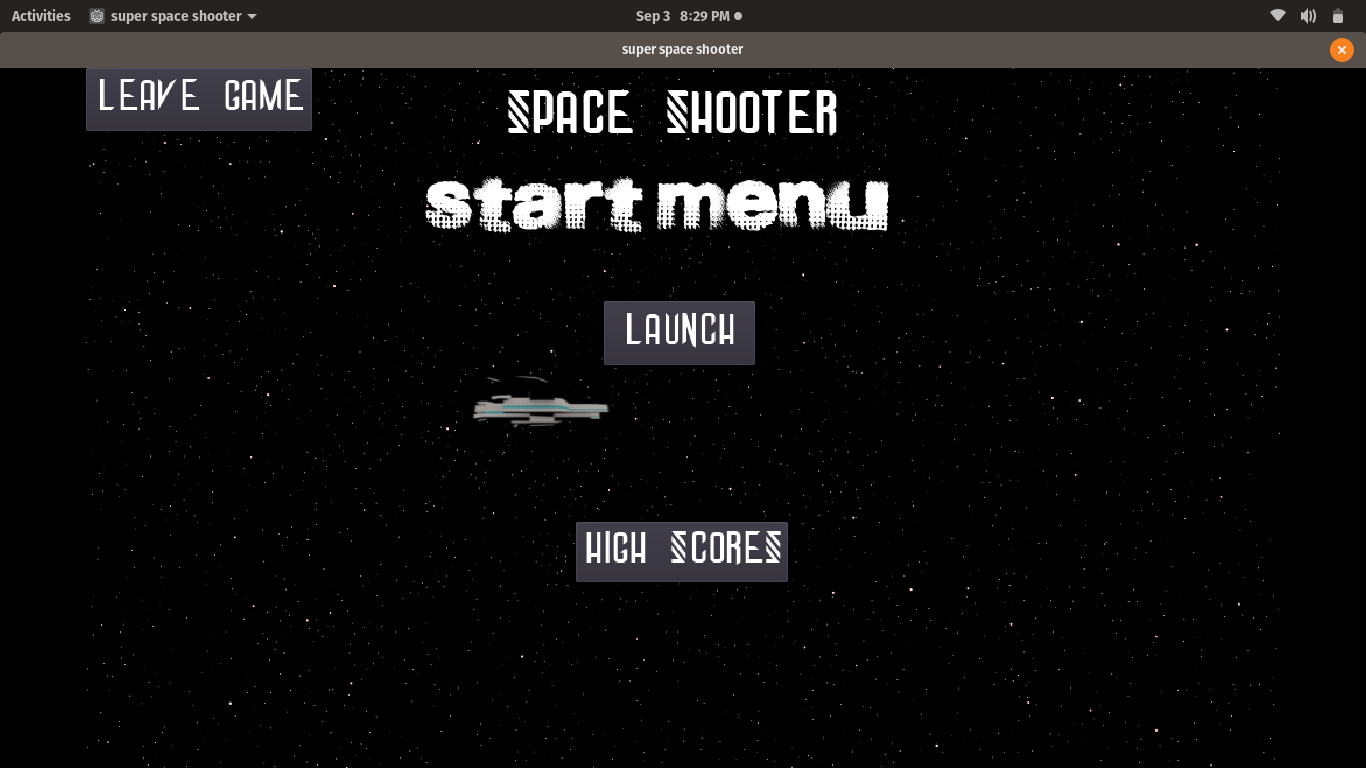Open the Activities overview
This screenshot has width=1366, height=768.
click(41, 16)
